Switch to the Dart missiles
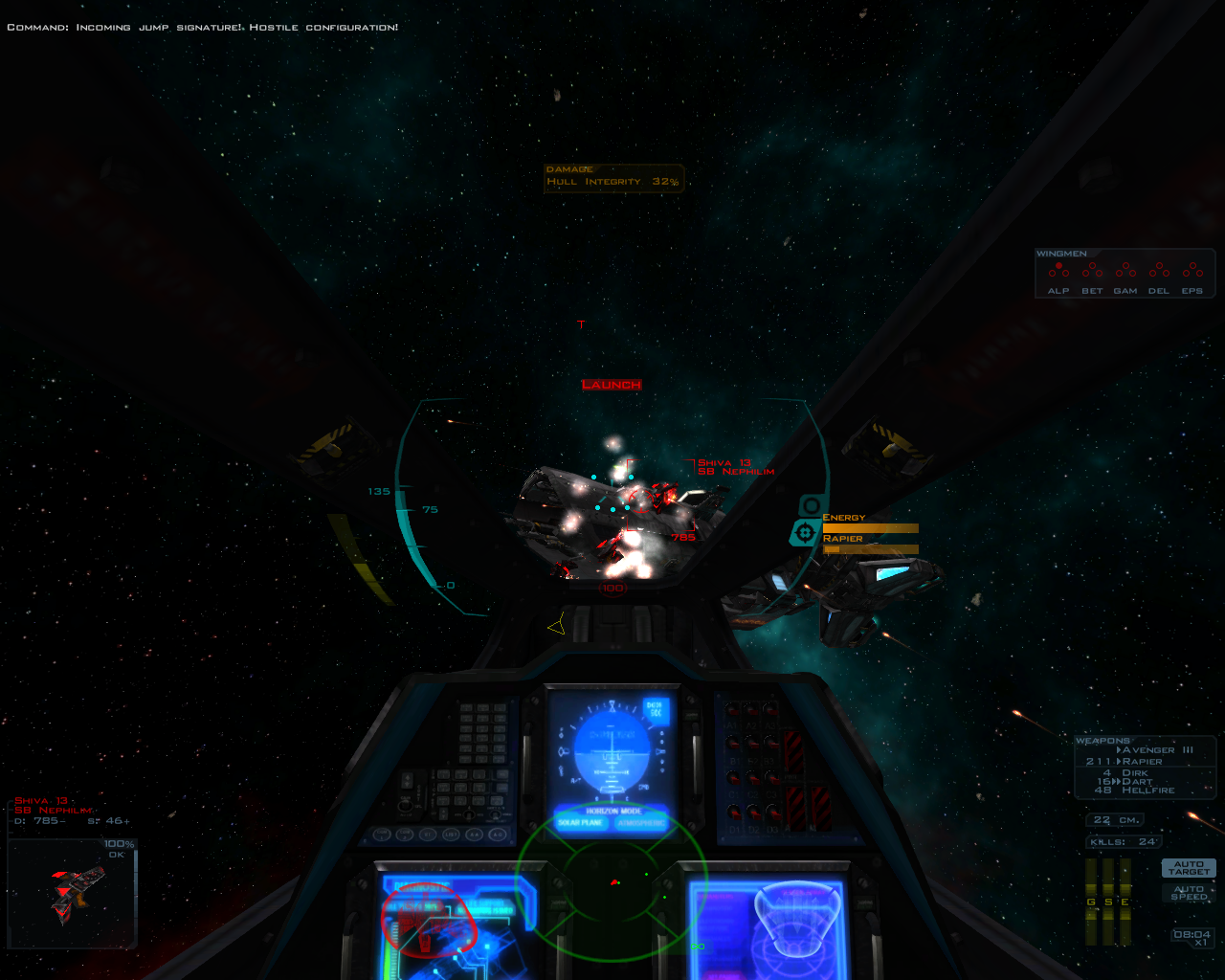 [x=1137, y=782]
